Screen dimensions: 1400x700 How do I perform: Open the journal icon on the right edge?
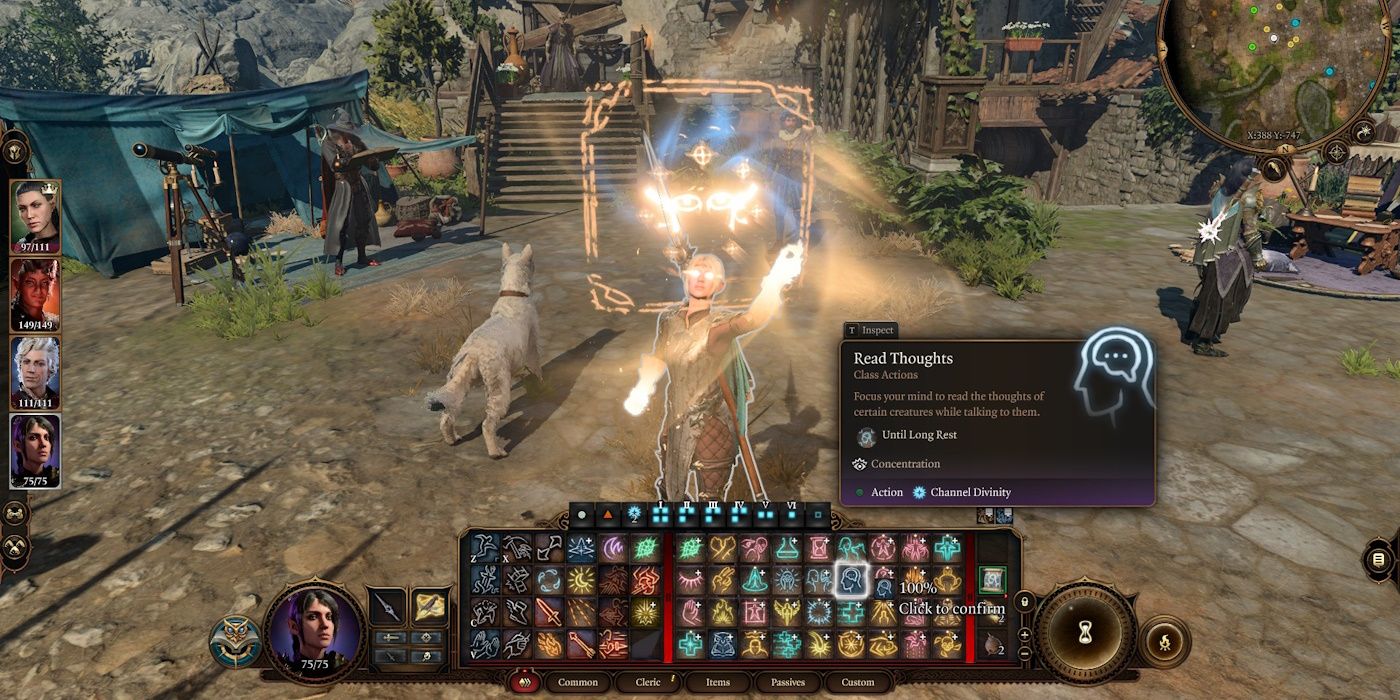point(1379,559)
